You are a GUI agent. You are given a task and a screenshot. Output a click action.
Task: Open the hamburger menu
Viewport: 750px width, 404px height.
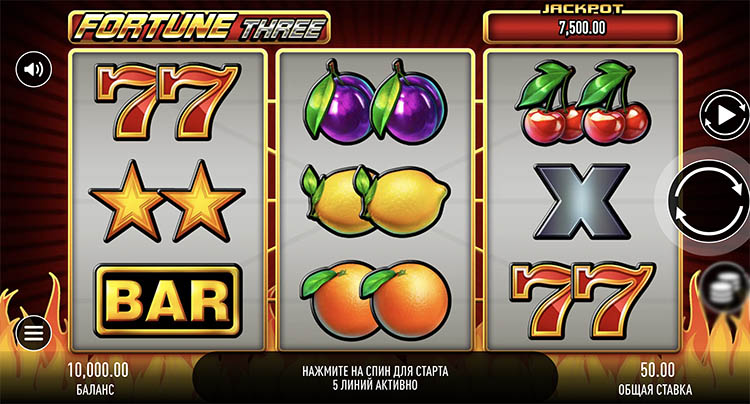[x=33, y=333]
